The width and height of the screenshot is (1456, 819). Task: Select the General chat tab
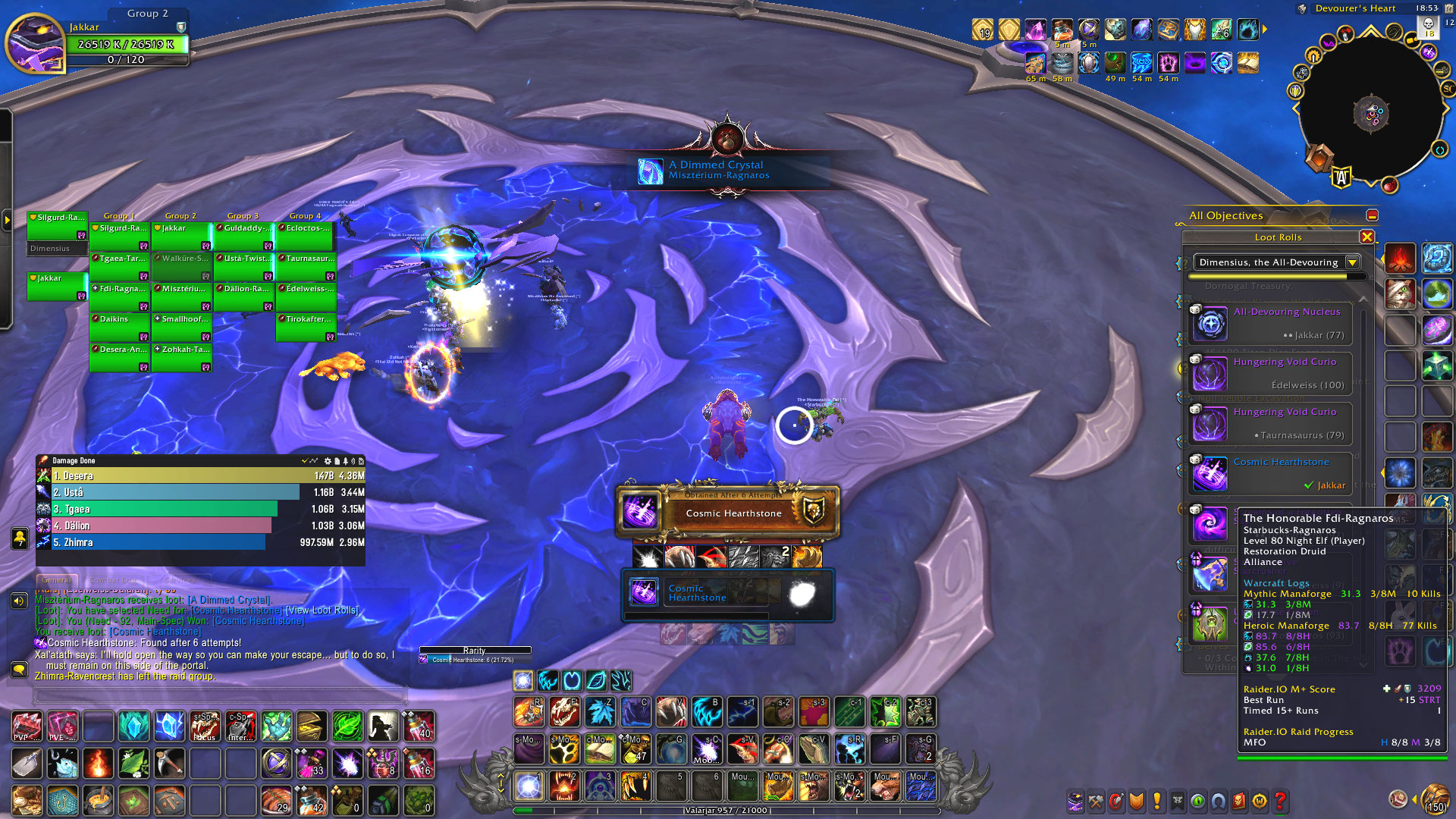click(56, 579)
